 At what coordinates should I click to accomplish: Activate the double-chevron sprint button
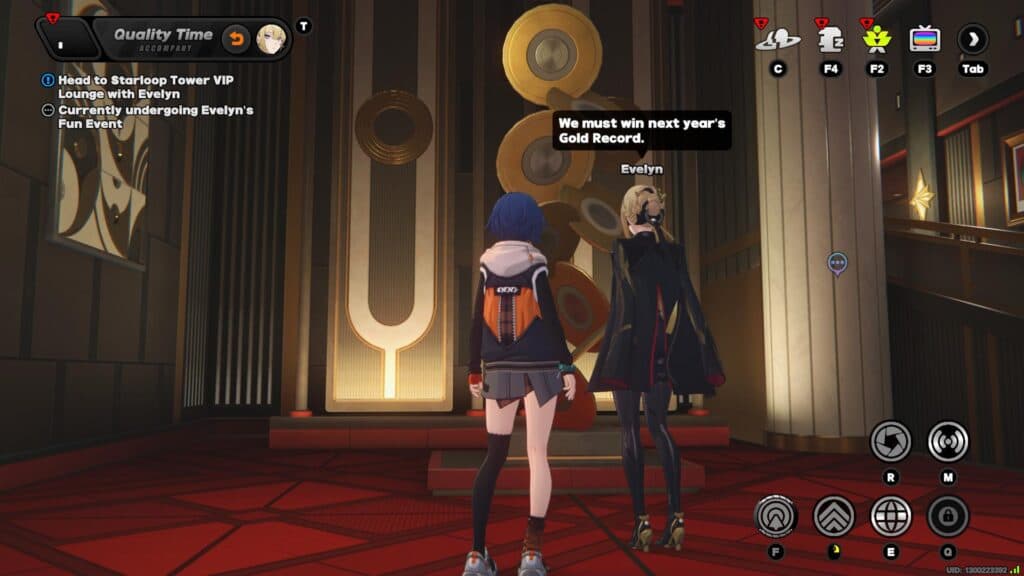[833, 516]
